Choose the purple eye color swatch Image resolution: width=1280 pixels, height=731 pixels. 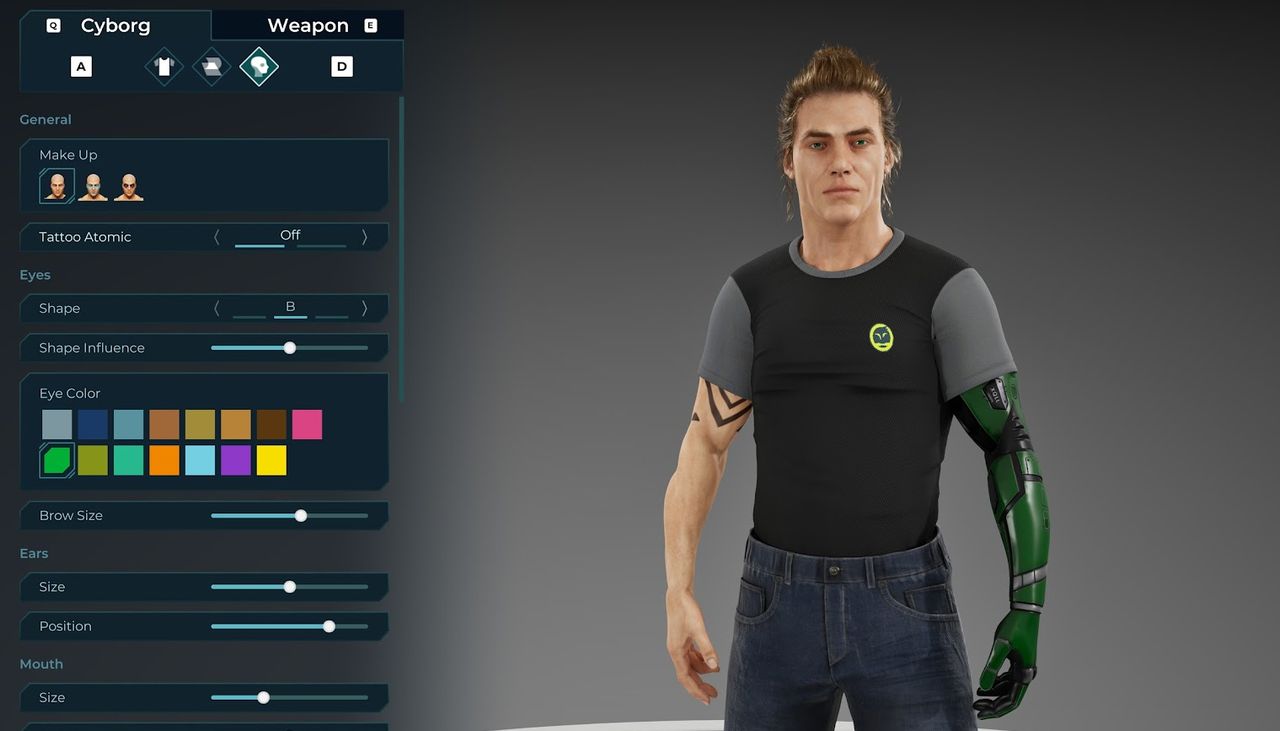tap(236, 461)
